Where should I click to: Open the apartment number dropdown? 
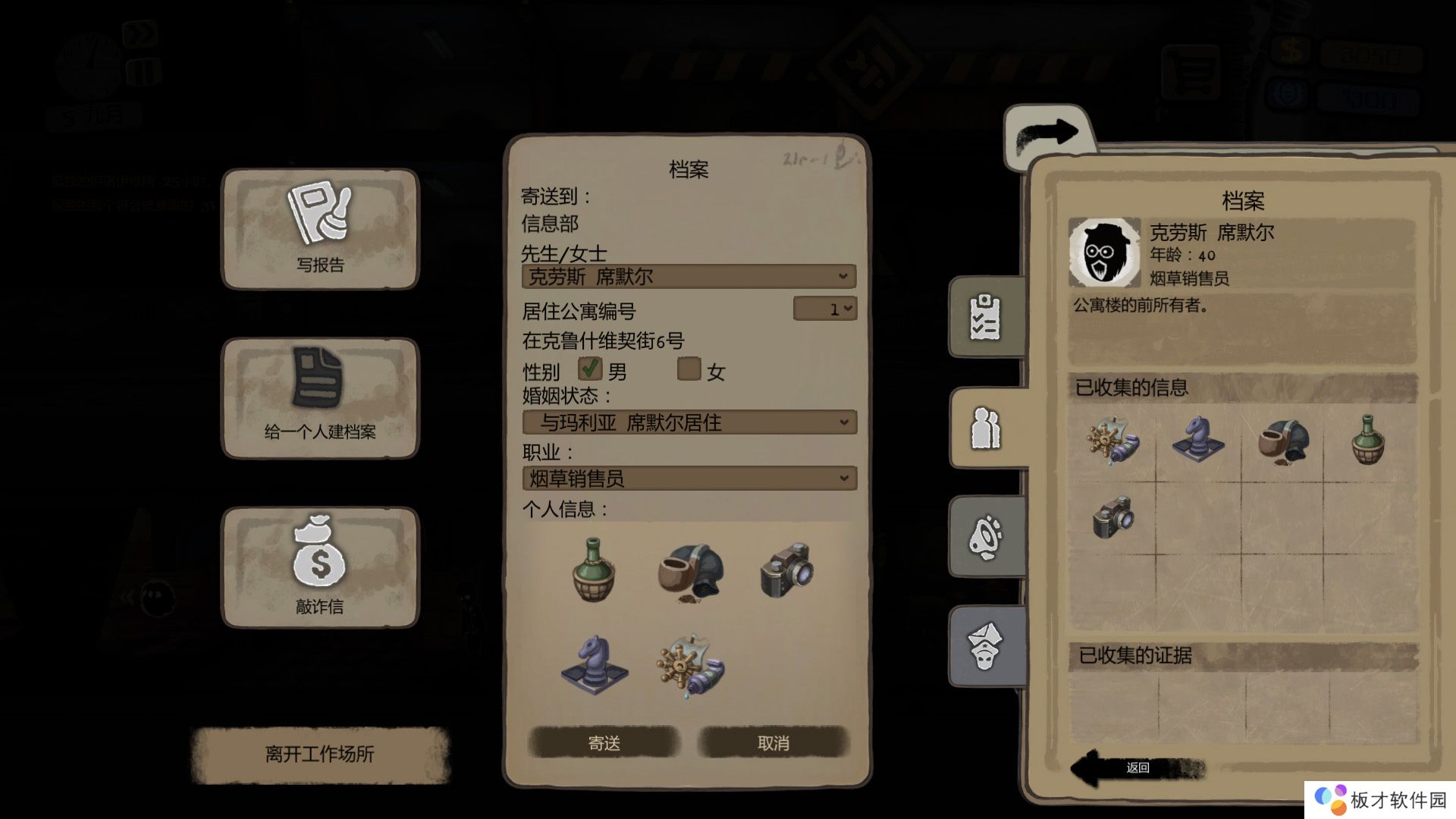825,309
